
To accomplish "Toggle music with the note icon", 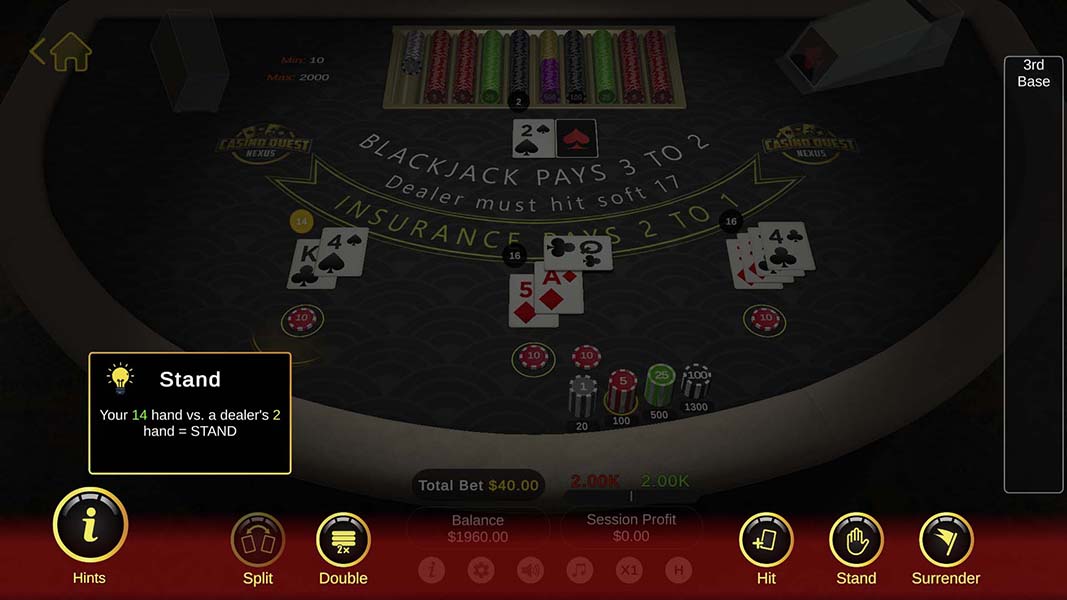I will [x=579, y=570].
